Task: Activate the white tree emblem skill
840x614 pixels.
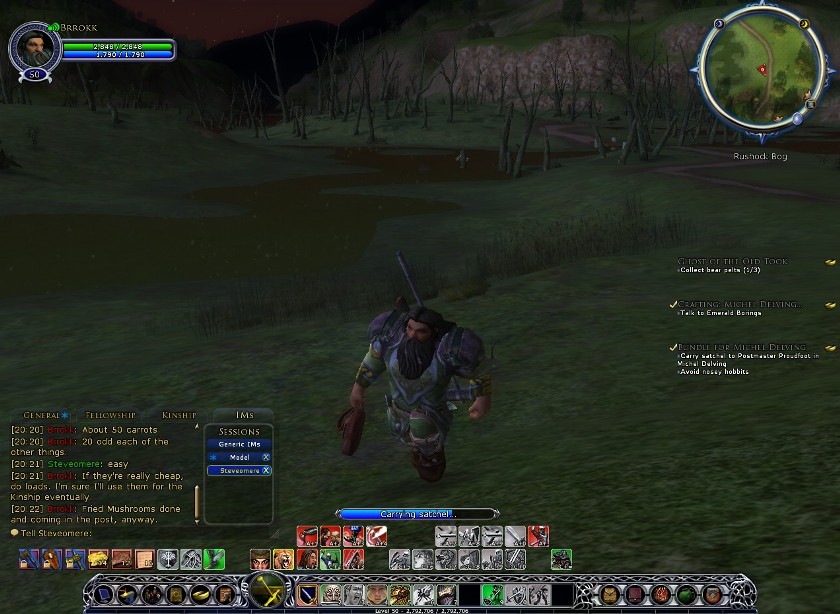Action: coord(168,559)
